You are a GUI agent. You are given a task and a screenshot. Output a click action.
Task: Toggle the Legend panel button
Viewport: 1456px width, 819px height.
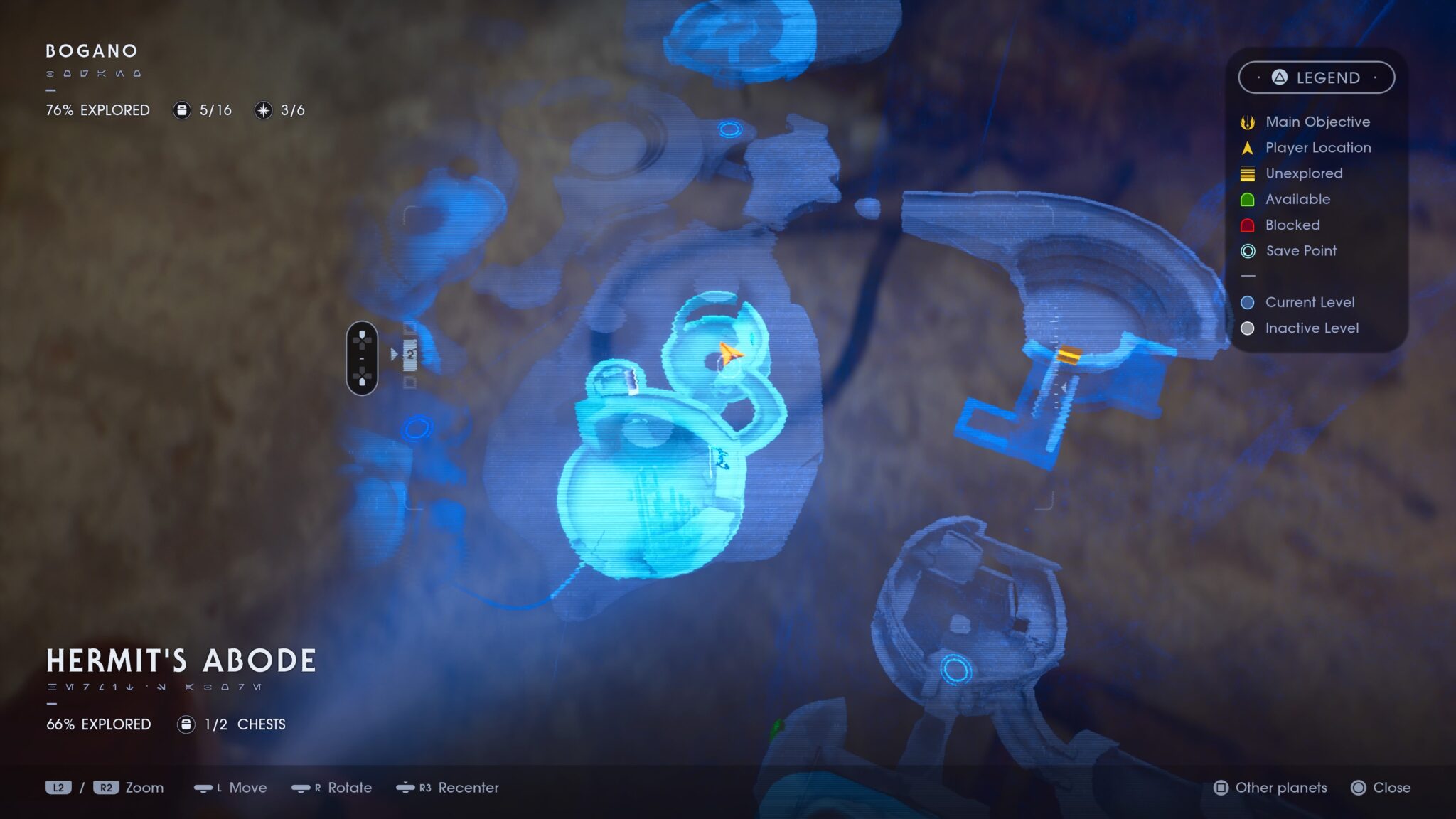1316,77
